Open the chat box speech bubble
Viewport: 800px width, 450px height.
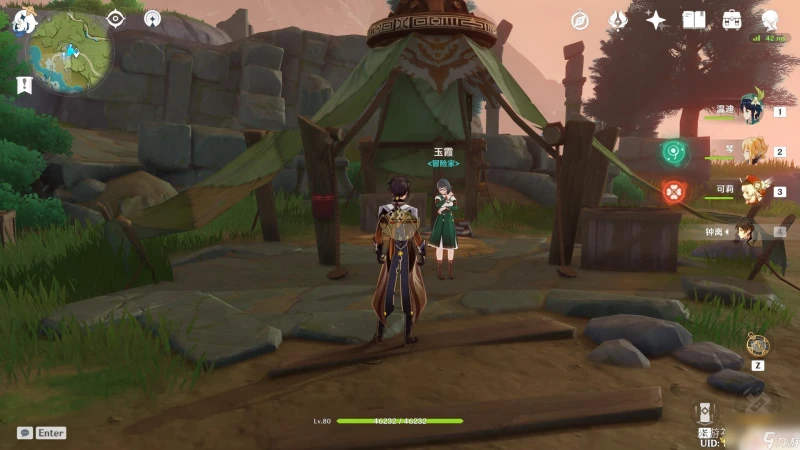[25, 433]
